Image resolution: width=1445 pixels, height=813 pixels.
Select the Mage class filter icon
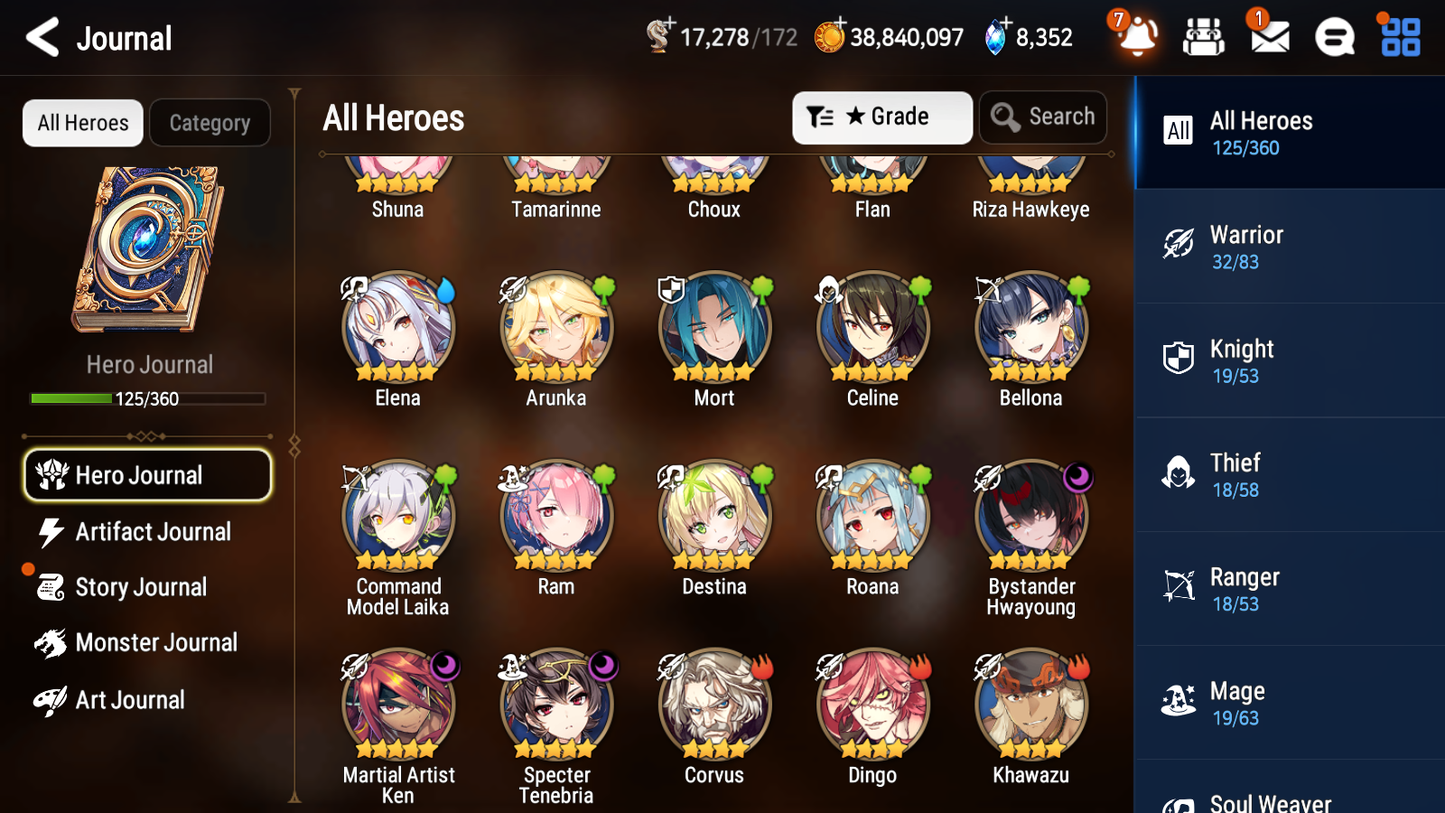point(1179,701)
